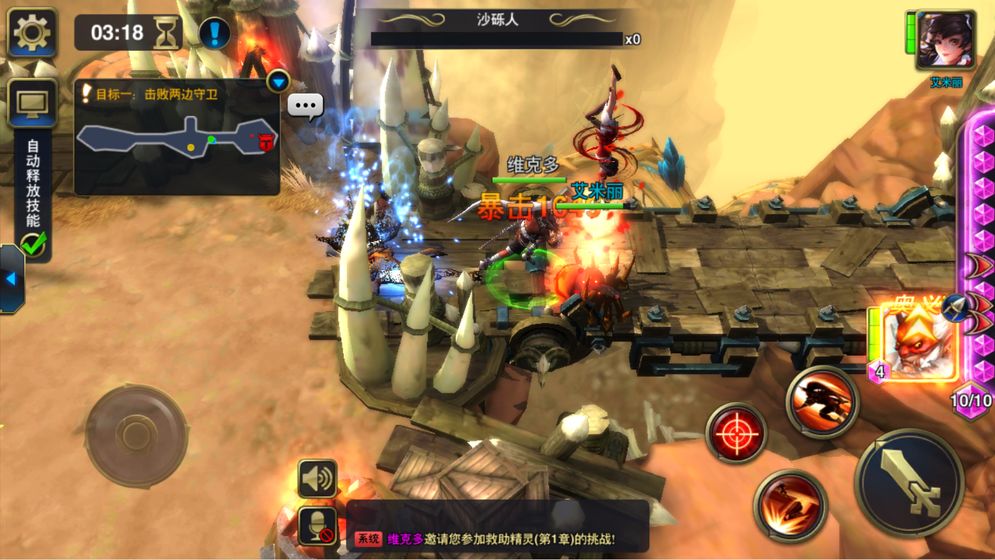
Task: Use the red crosshair target skill
Action: [737, 433]
